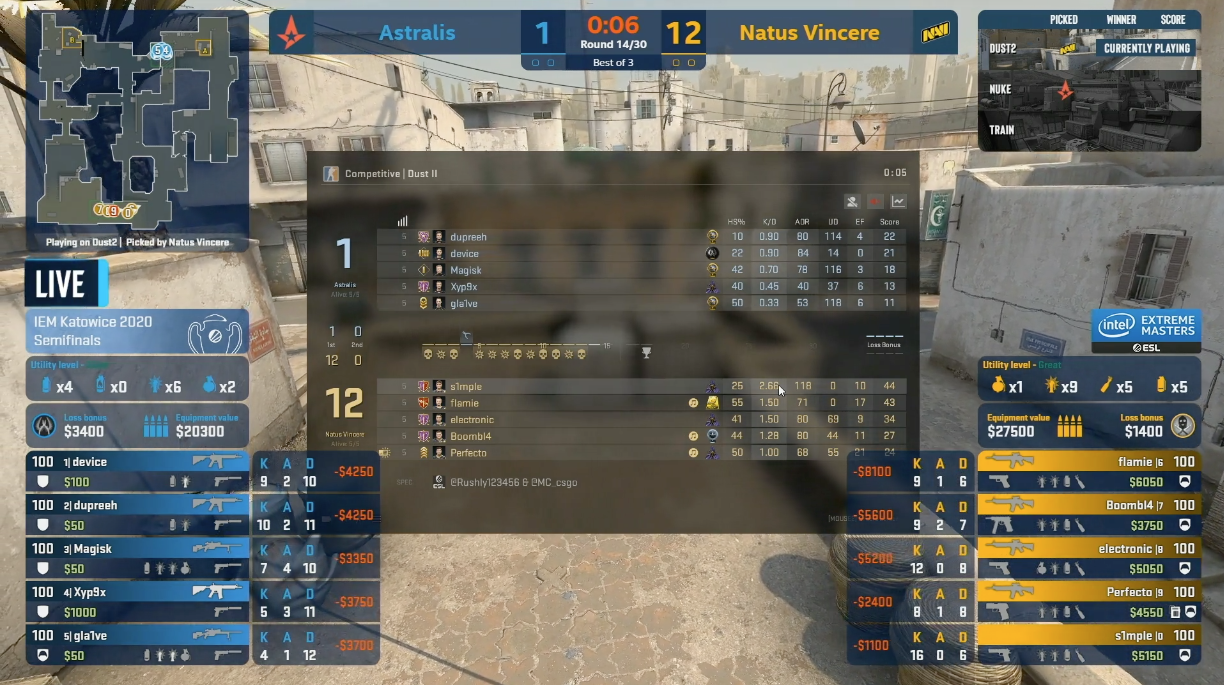
Task: Open the Dust2 minimap
Action: coord(137,118)
